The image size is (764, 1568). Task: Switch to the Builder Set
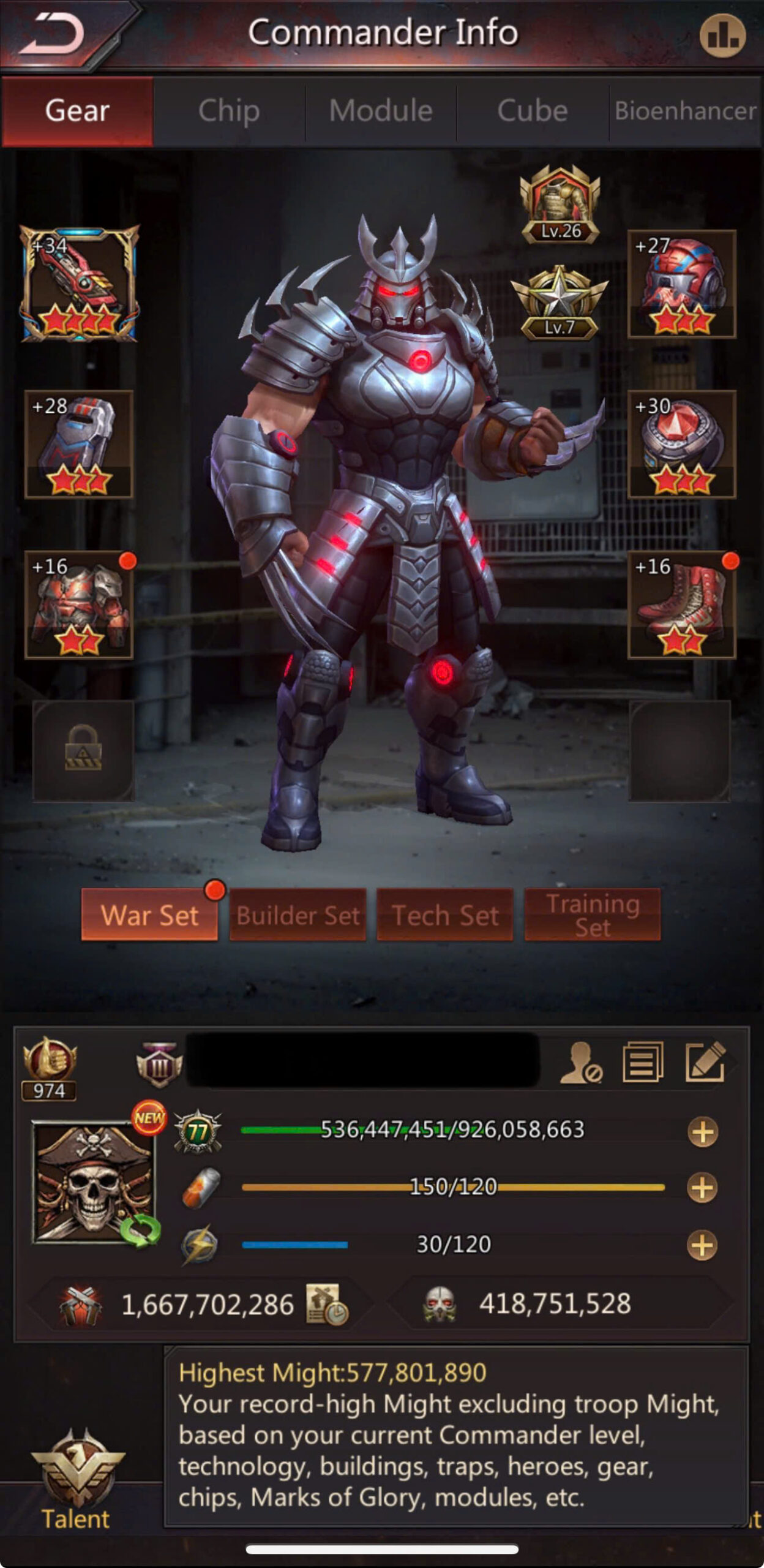point(298,914)
